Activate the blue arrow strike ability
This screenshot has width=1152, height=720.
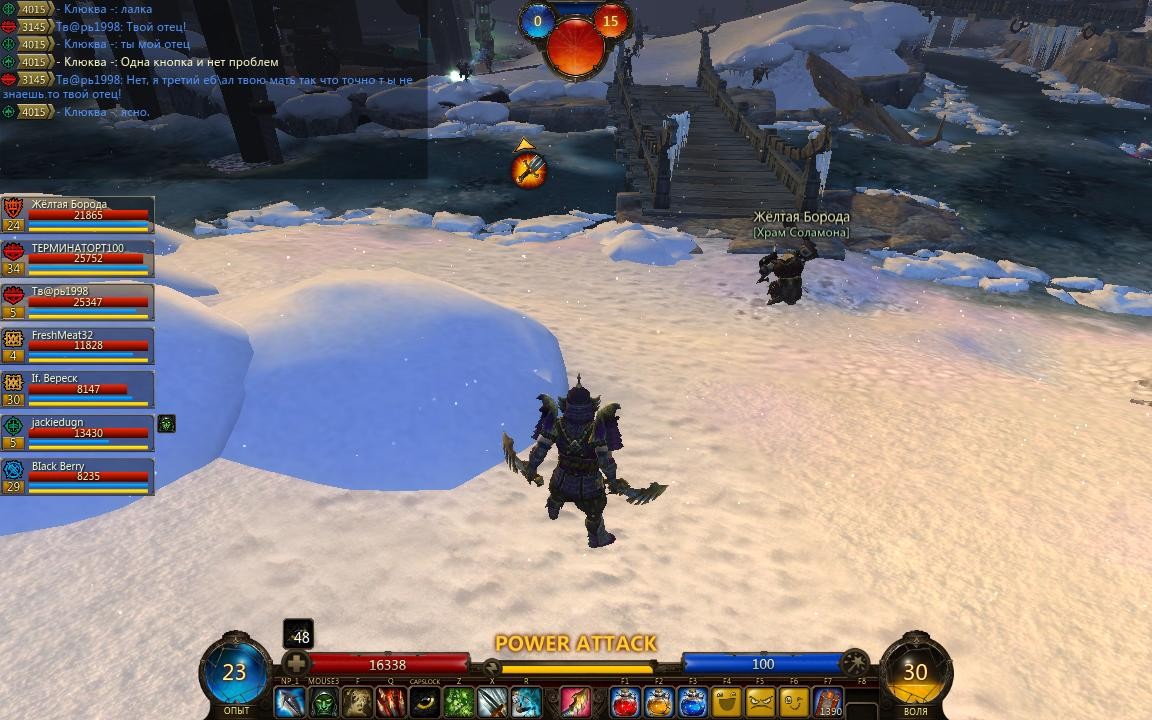pos(290,702)
